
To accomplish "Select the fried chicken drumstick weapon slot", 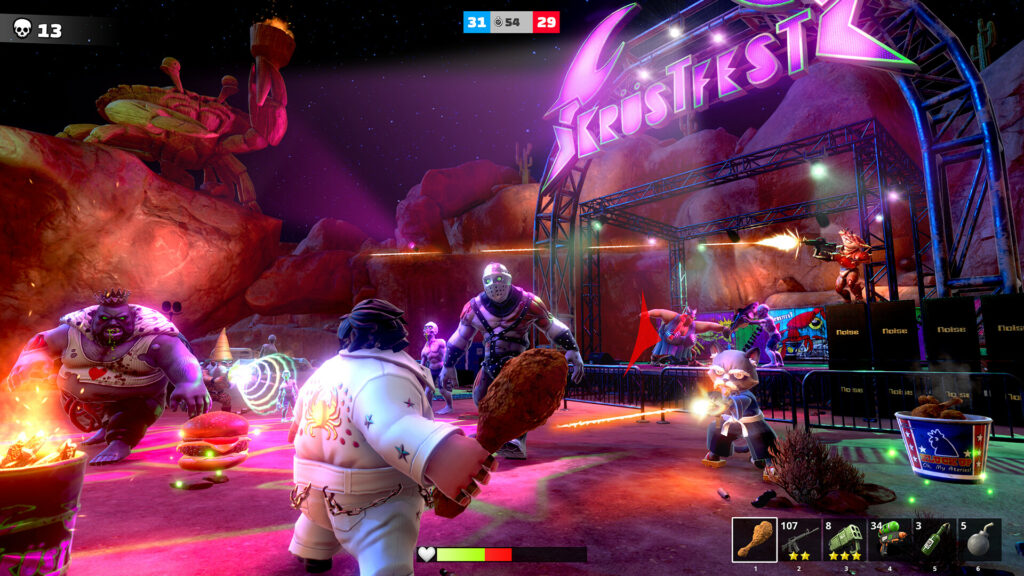I will 754,540.
